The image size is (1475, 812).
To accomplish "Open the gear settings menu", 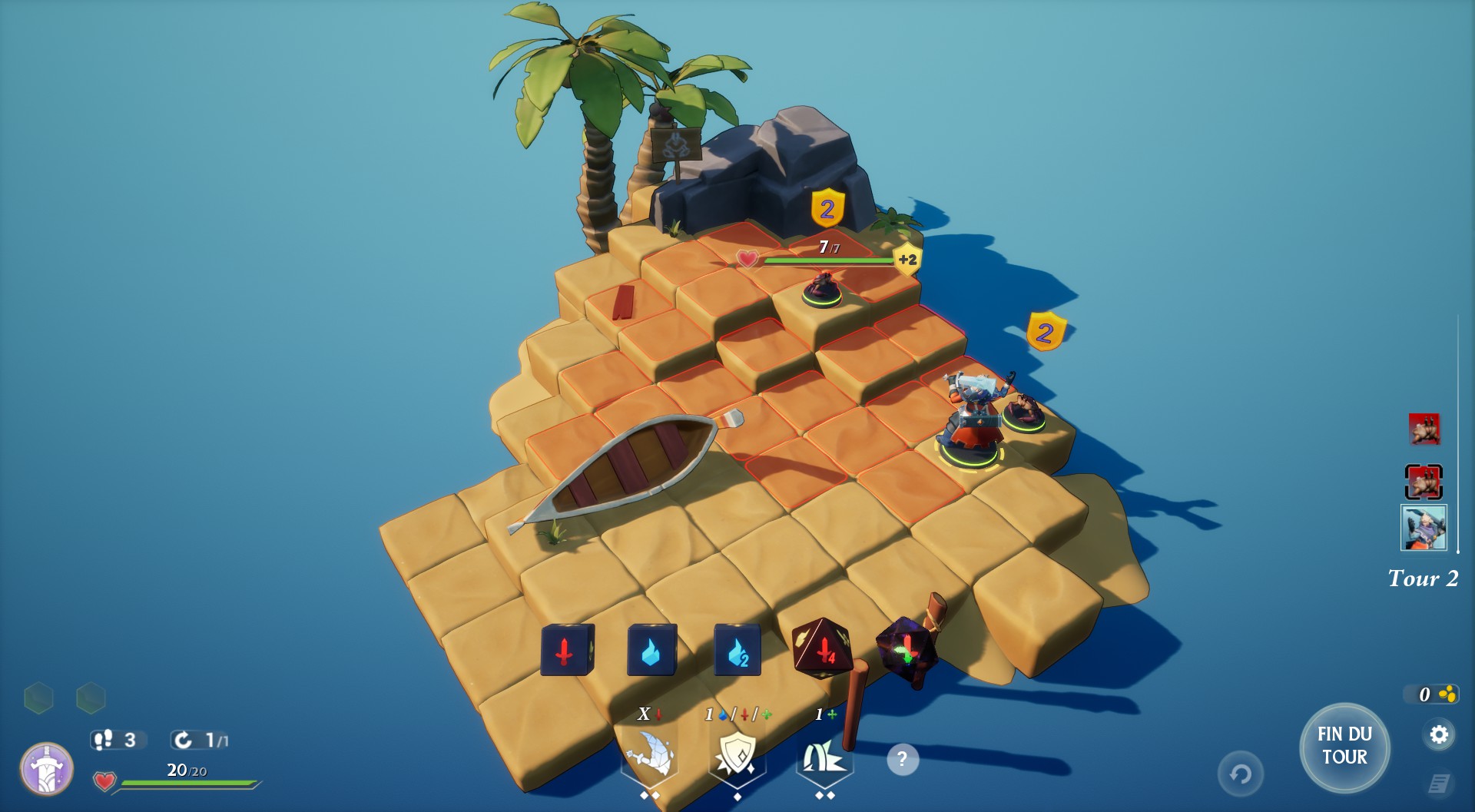I will pyautogui.click(x=1438, y=735).
